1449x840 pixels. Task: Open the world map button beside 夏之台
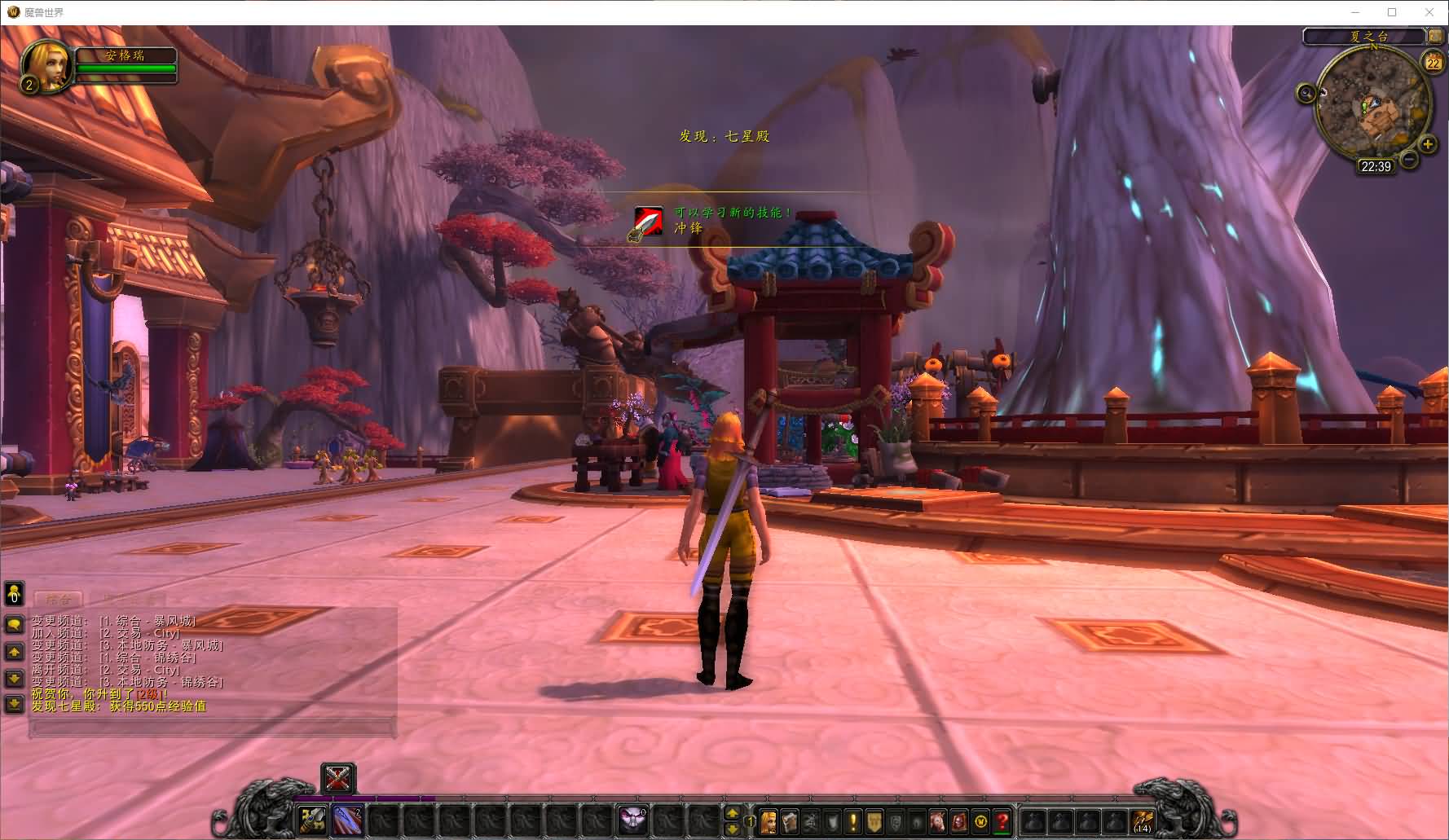point(1434,36)
